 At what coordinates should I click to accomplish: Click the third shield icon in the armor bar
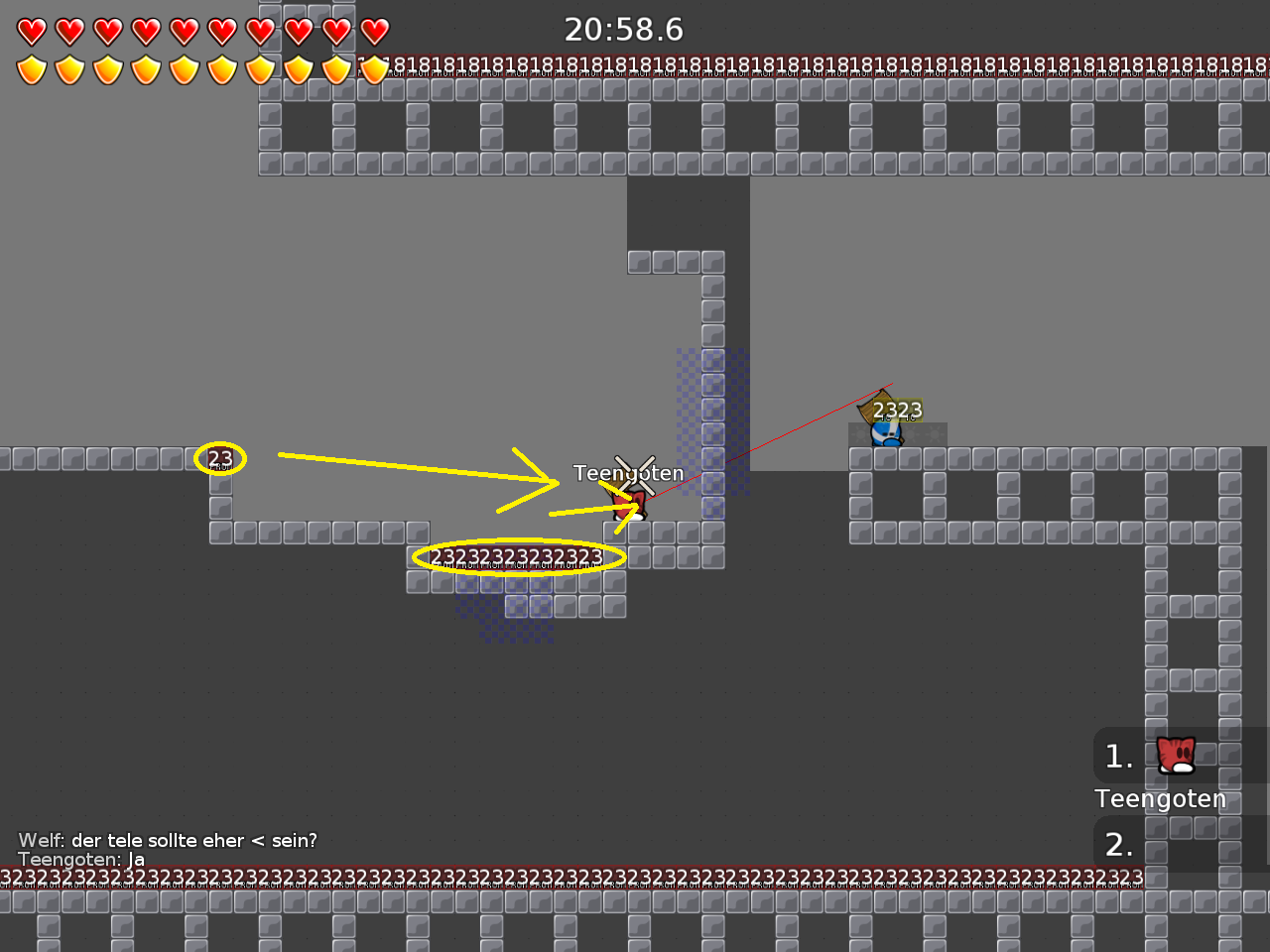click(x=106, y=69)
